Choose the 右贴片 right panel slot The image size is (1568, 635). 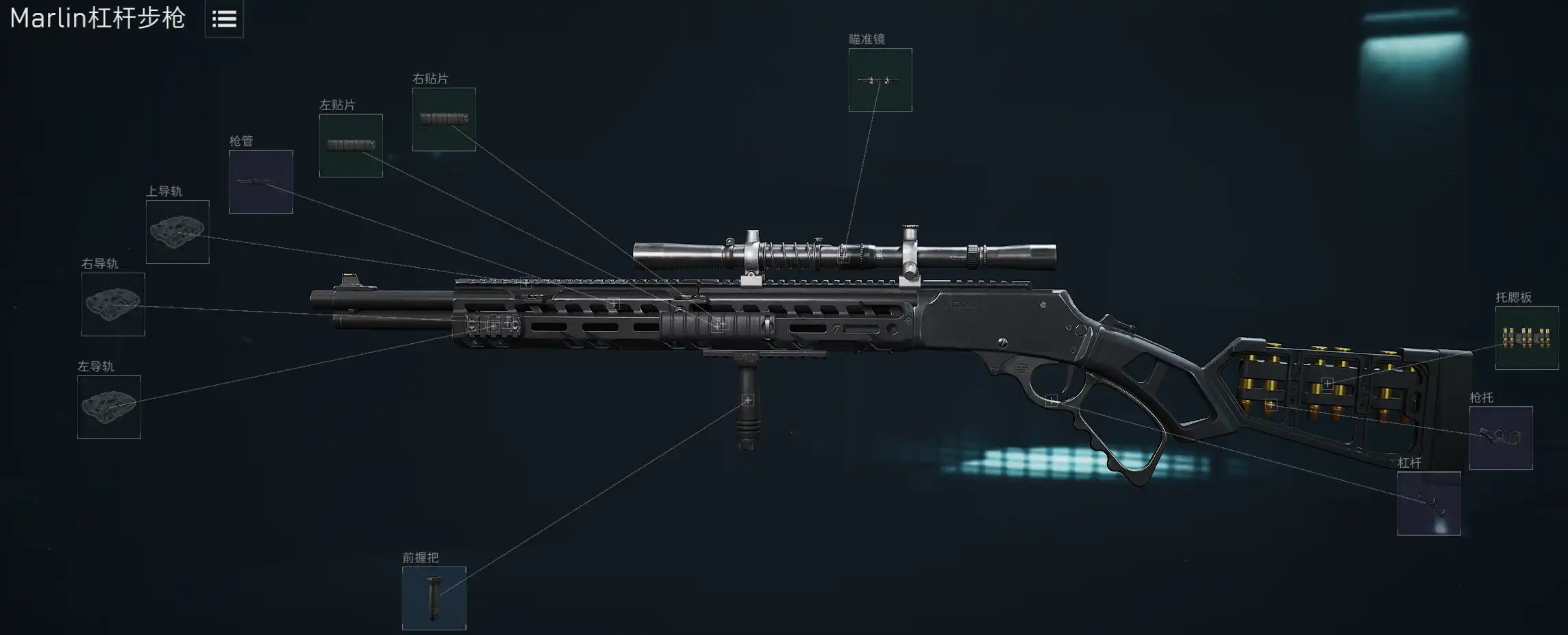point(444,119)
